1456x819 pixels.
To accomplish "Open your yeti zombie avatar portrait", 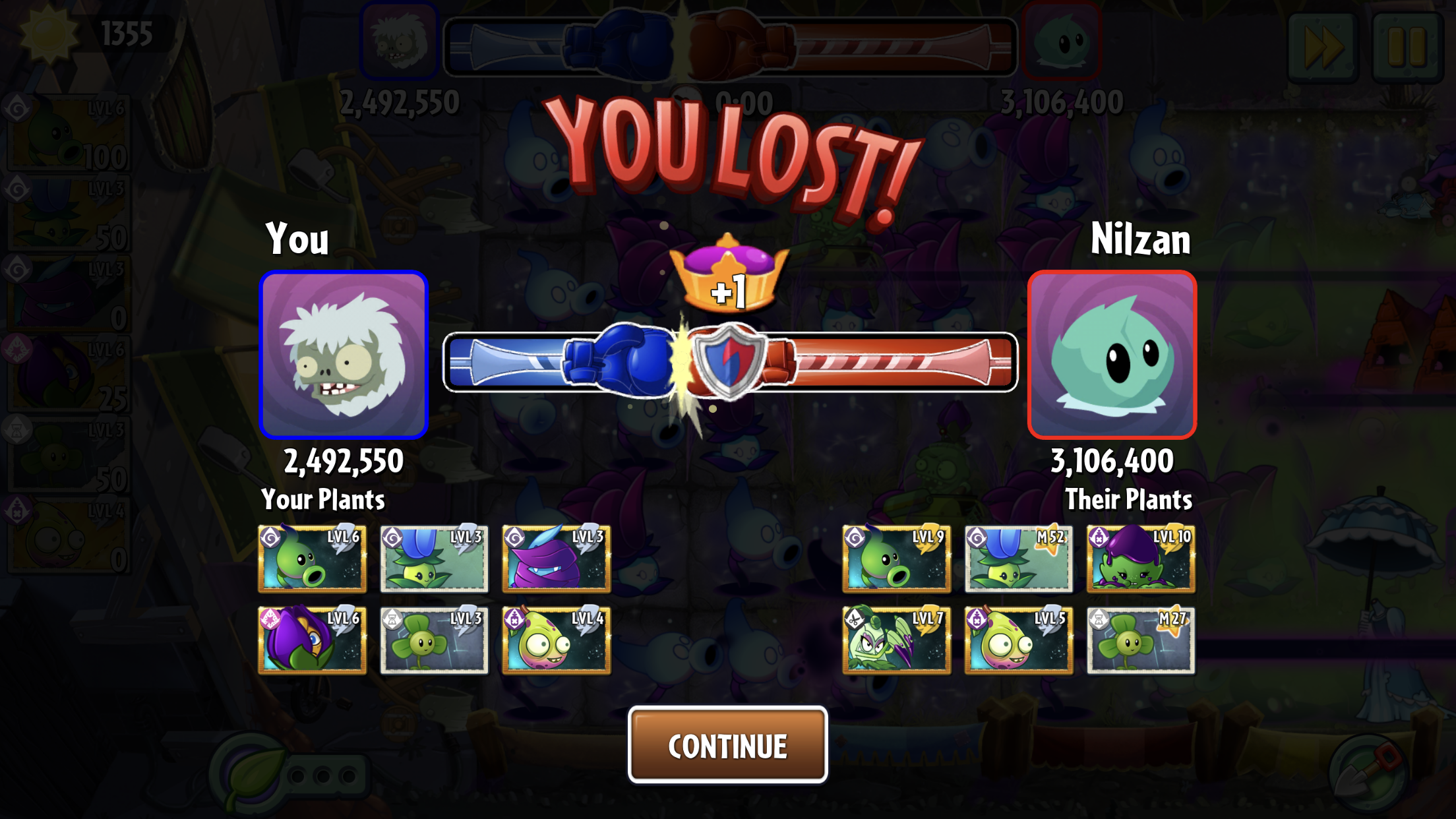I will coord(344,355).
